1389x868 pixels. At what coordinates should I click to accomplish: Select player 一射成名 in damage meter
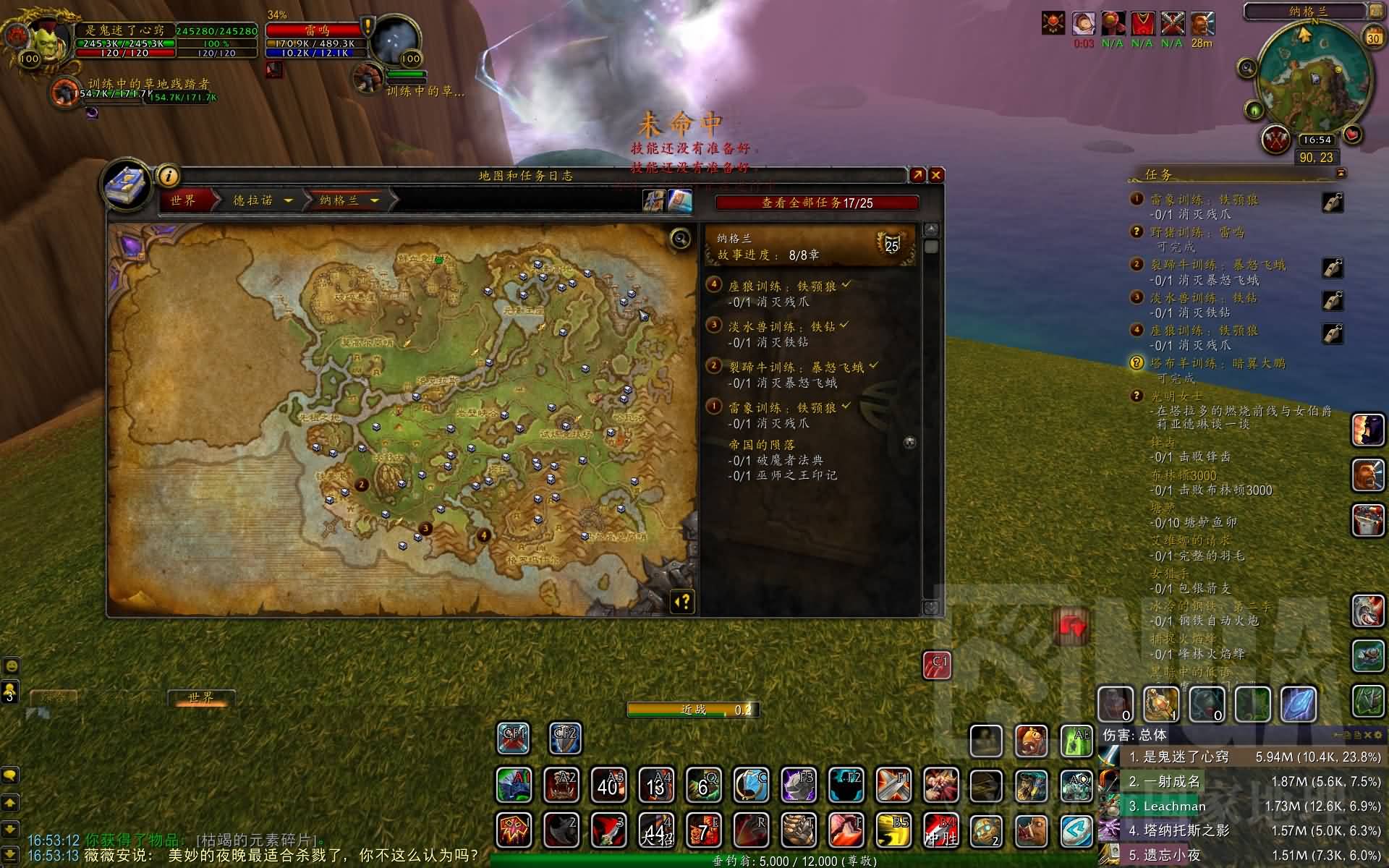(x=1172, y=781)
